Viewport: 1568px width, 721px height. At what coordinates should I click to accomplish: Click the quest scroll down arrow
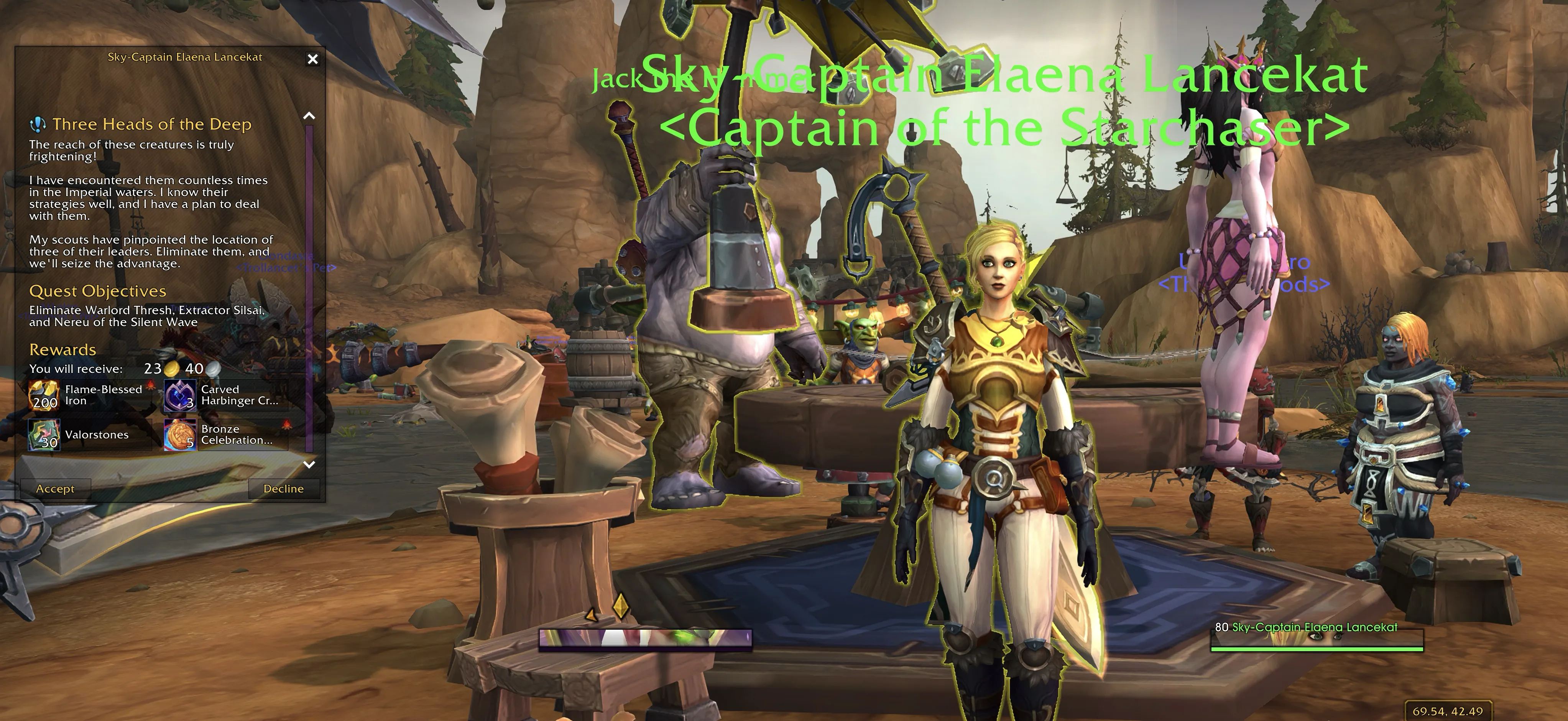(309, 465)
